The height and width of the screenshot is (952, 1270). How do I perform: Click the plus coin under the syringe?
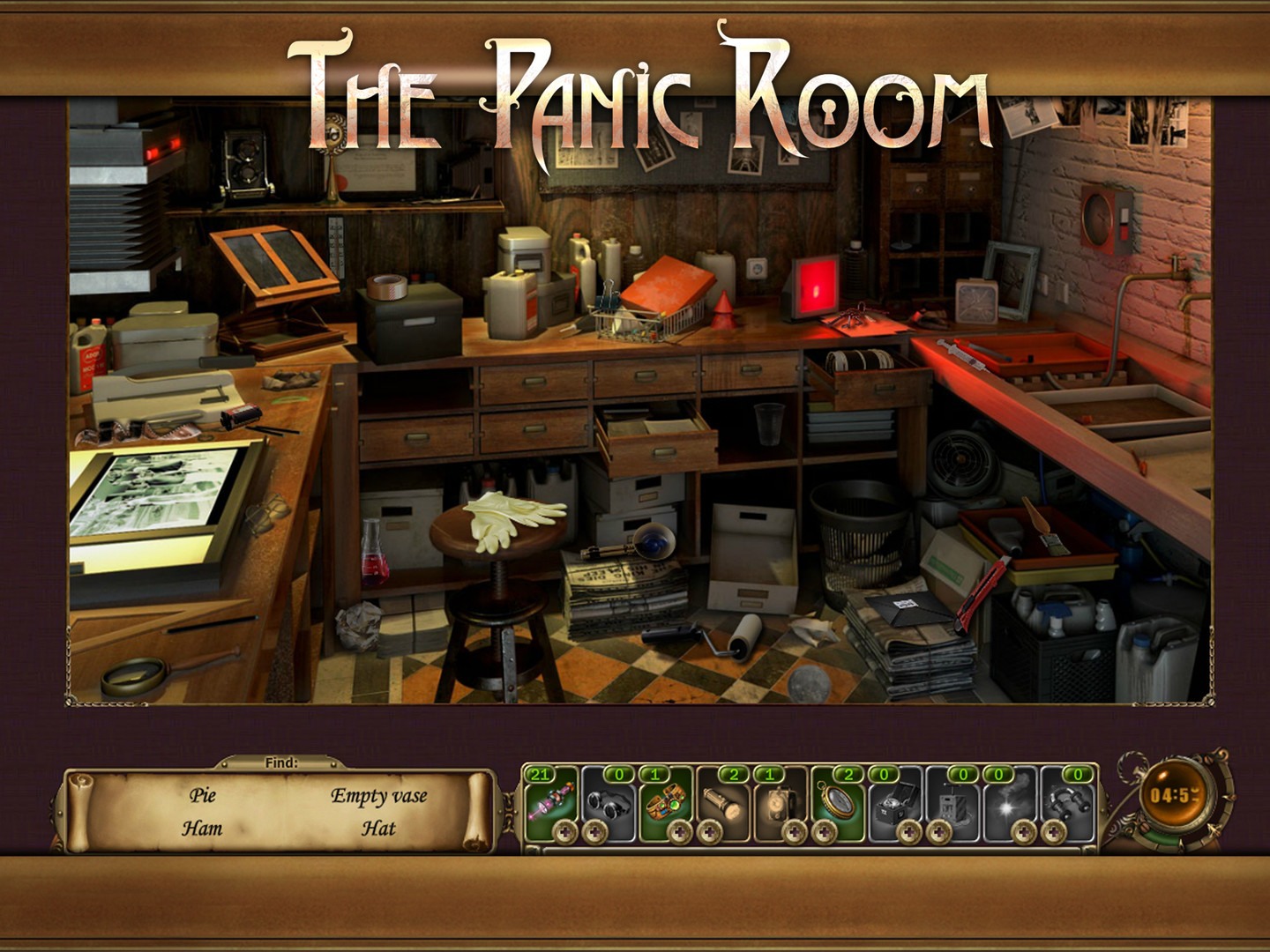(x=564, y=832)
